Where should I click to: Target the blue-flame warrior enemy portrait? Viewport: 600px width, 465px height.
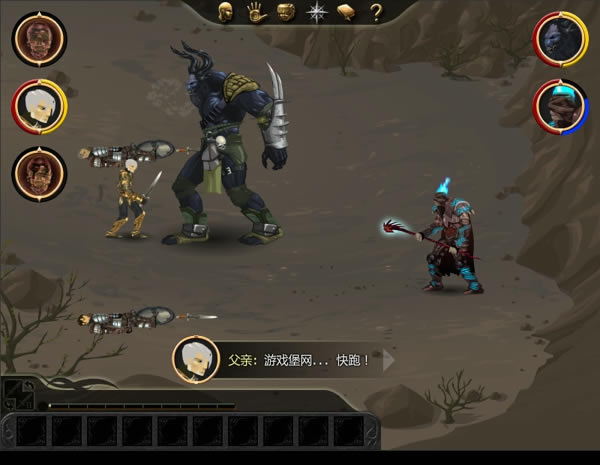[560, 105]
